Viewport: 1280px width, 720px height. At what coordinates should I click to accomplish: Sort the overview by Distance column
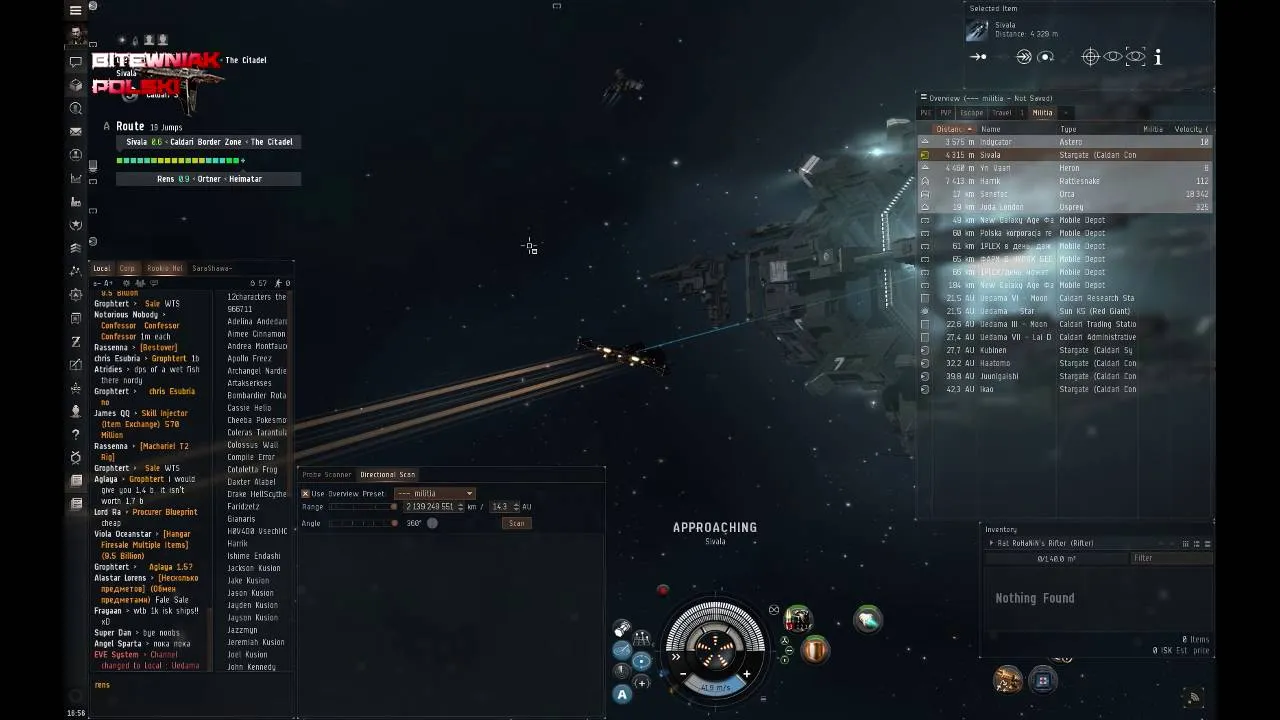pos(950,129)
